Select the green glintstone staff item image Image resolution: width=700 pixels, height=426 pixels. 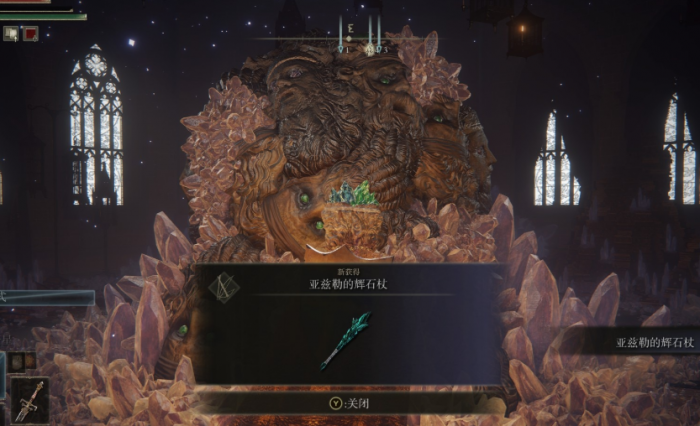point(347,340)
